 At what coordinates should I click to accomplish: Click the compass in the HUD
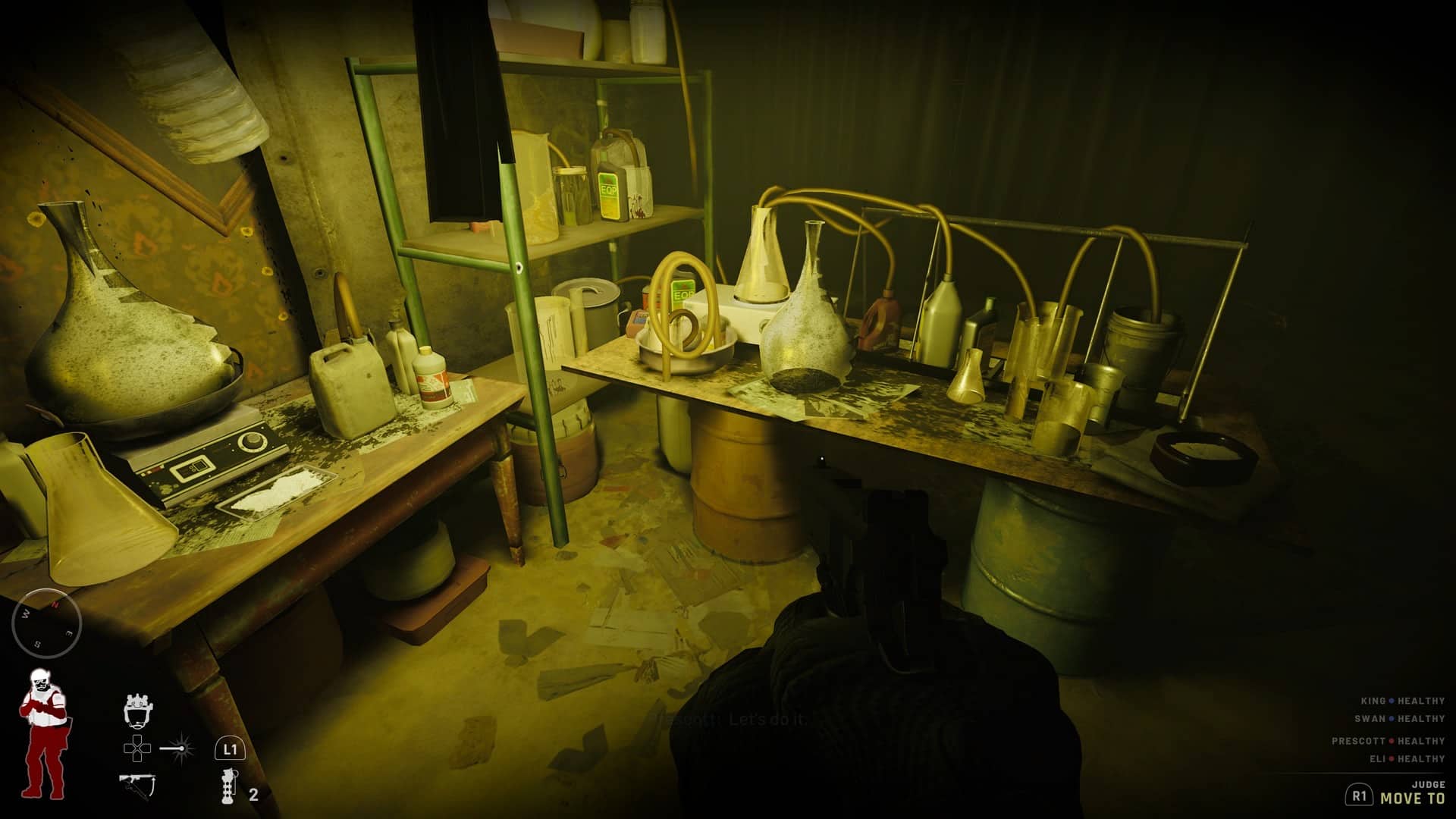point(46,622)
